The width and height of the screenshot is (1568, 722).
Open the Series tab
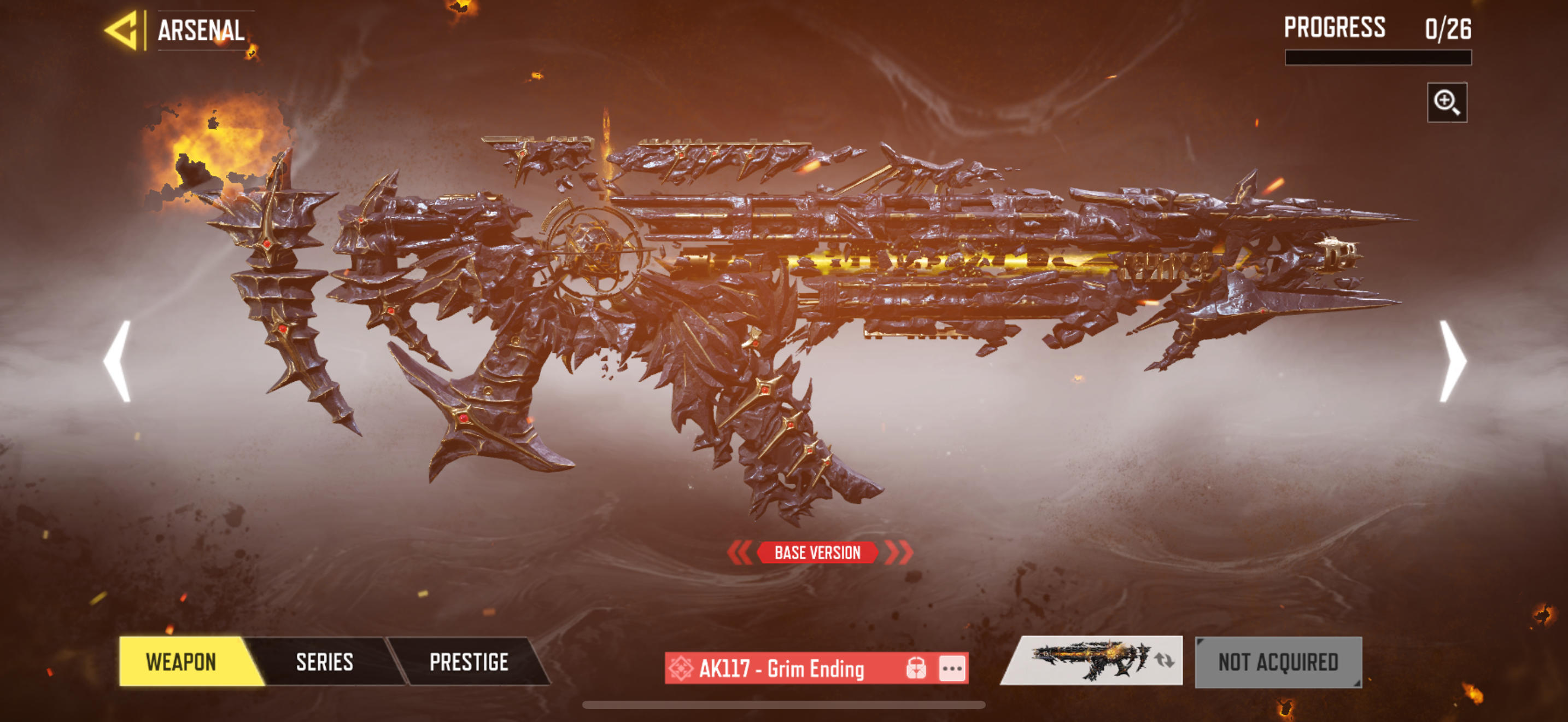pyautogui.click(x=324, y=662)
